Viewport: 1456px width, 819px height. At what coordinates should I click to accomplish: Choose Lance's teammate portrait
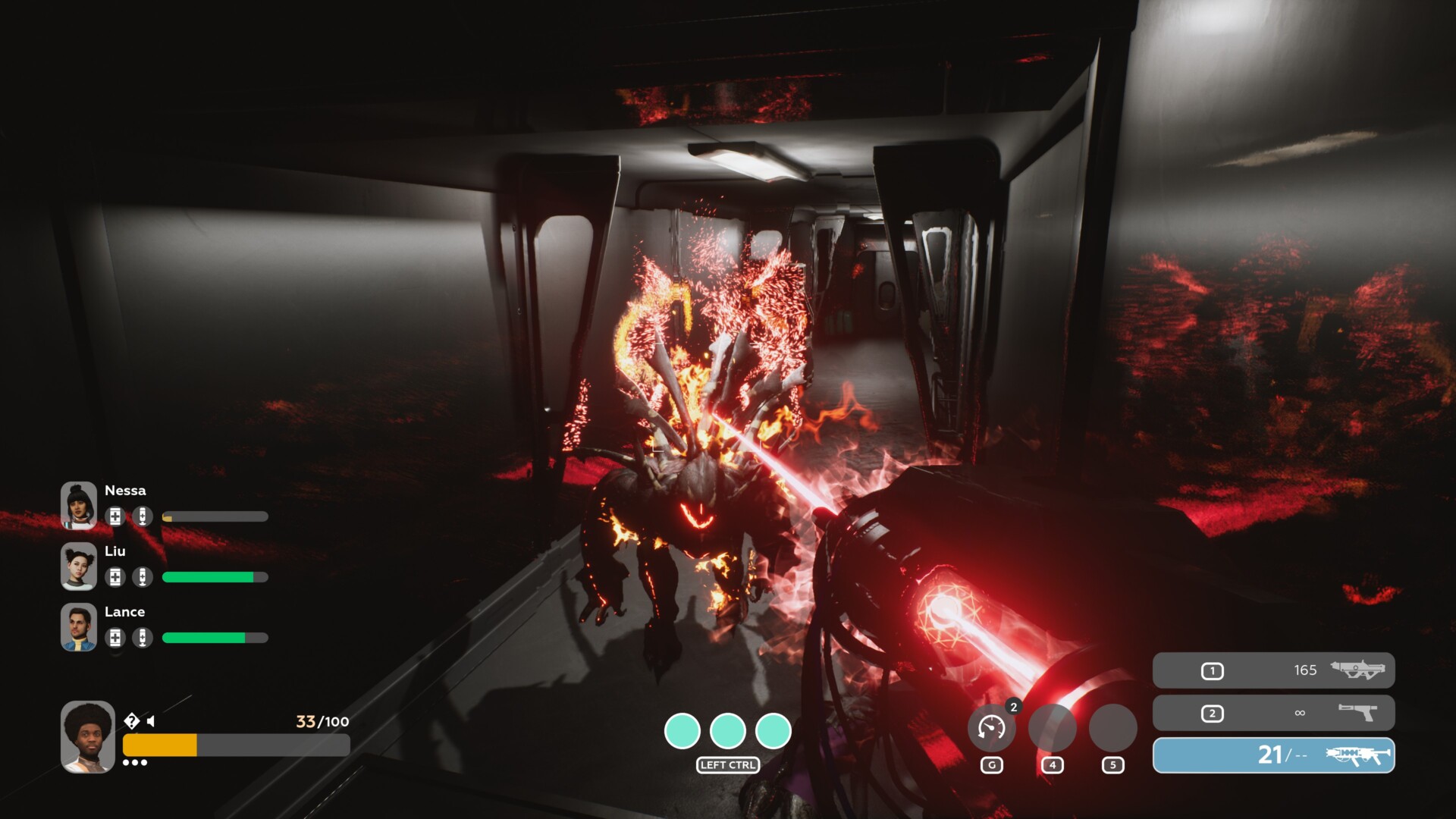79,626
